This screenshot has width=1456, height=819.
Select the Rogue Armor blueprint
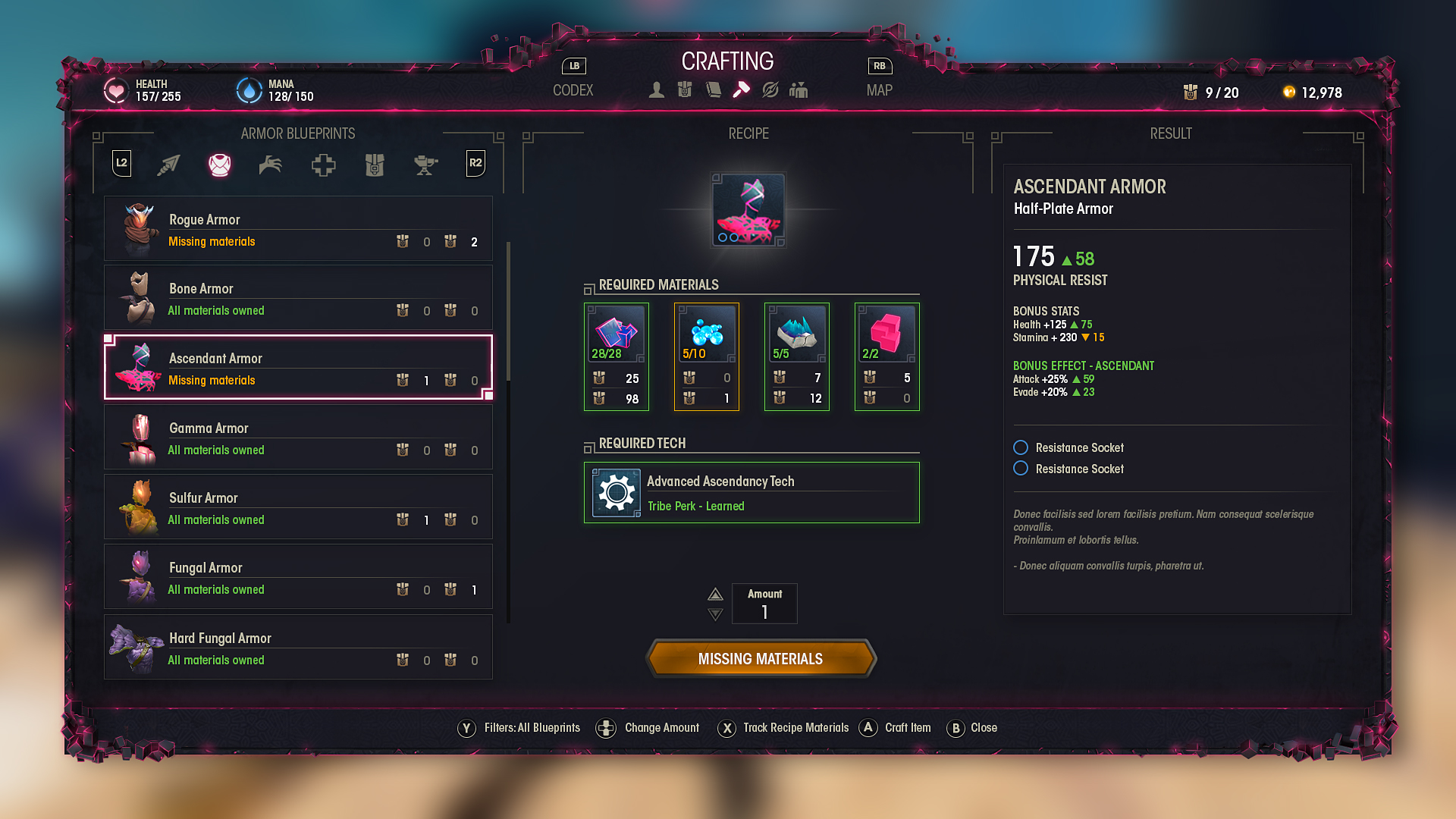pyautogui.click(x=298, y=229)
